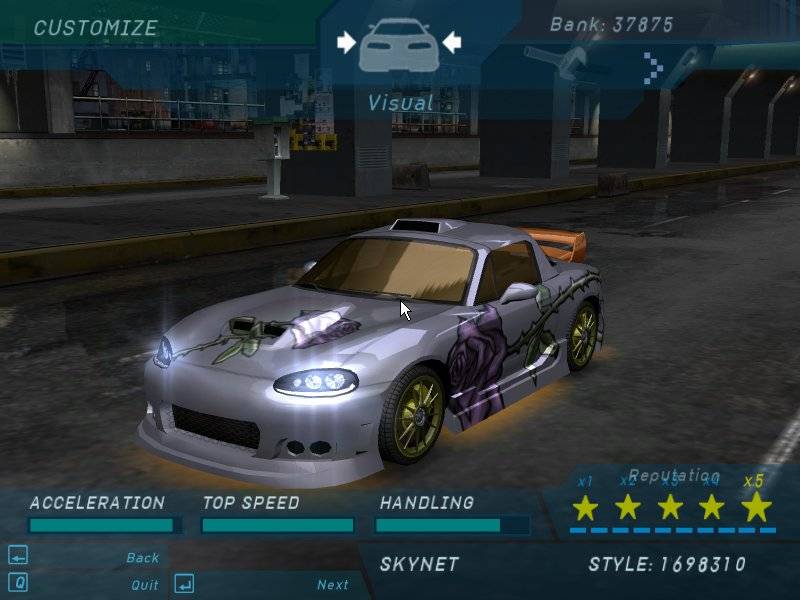Choose Quit to leave customization

(144, 585)
